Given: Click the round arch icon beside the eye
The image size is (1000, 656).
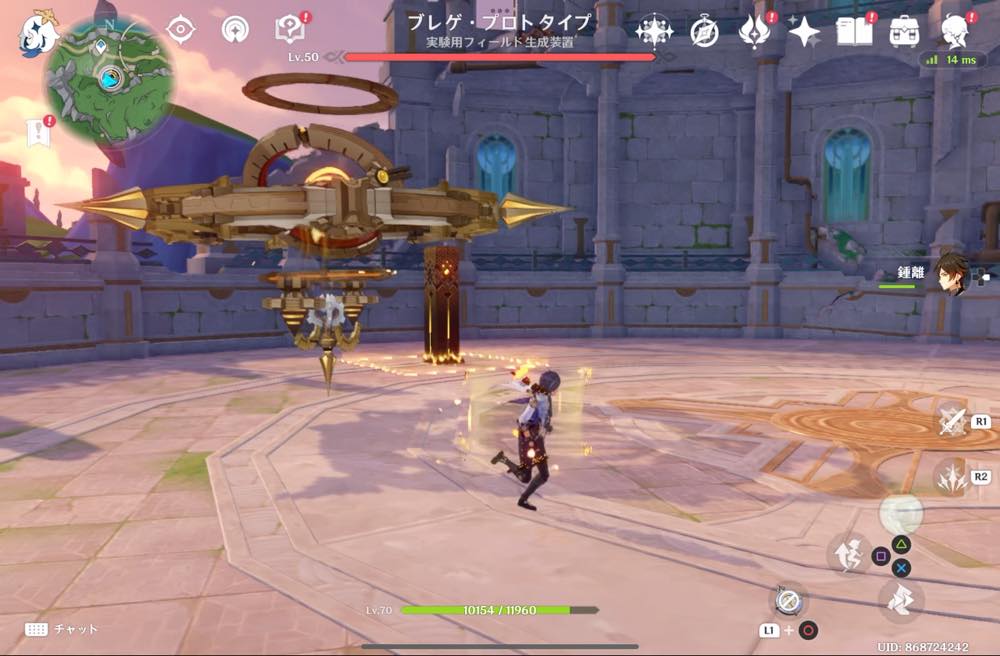Looking at the screenshot, I should pyautogui.click(x=236, y=30).
